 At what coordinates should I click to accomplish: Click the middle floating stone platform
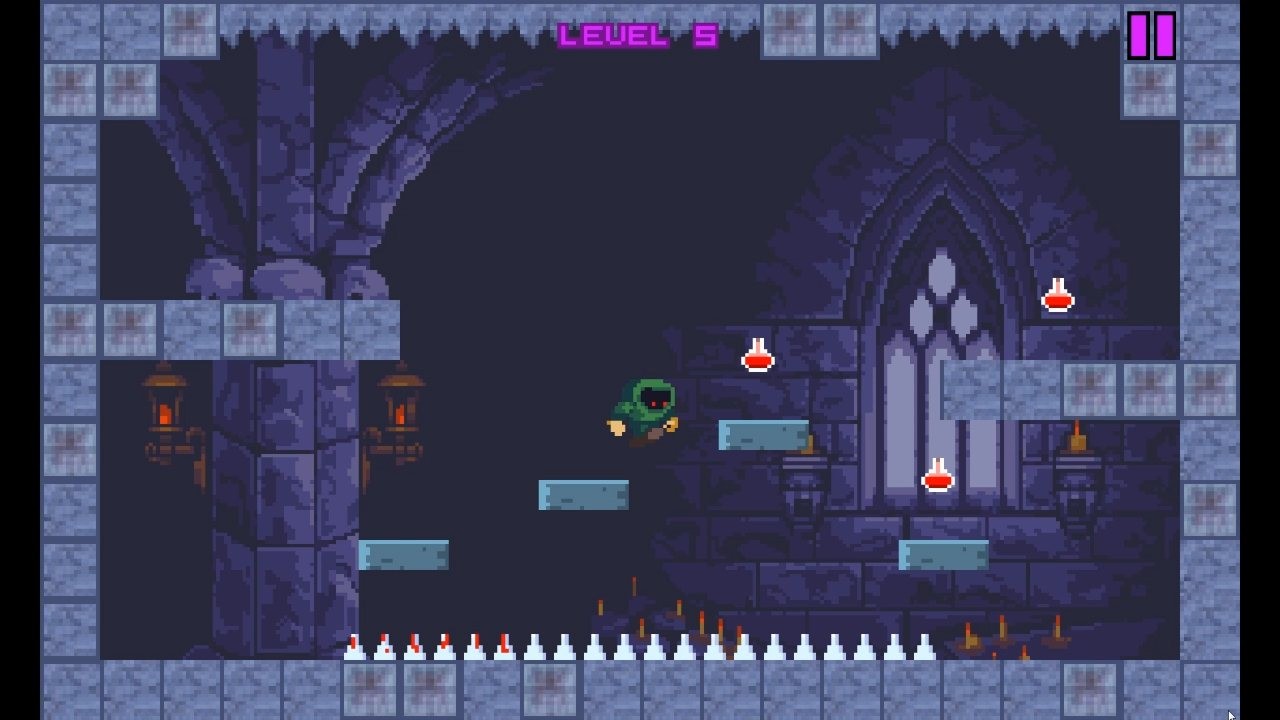(x=583, y=493)
